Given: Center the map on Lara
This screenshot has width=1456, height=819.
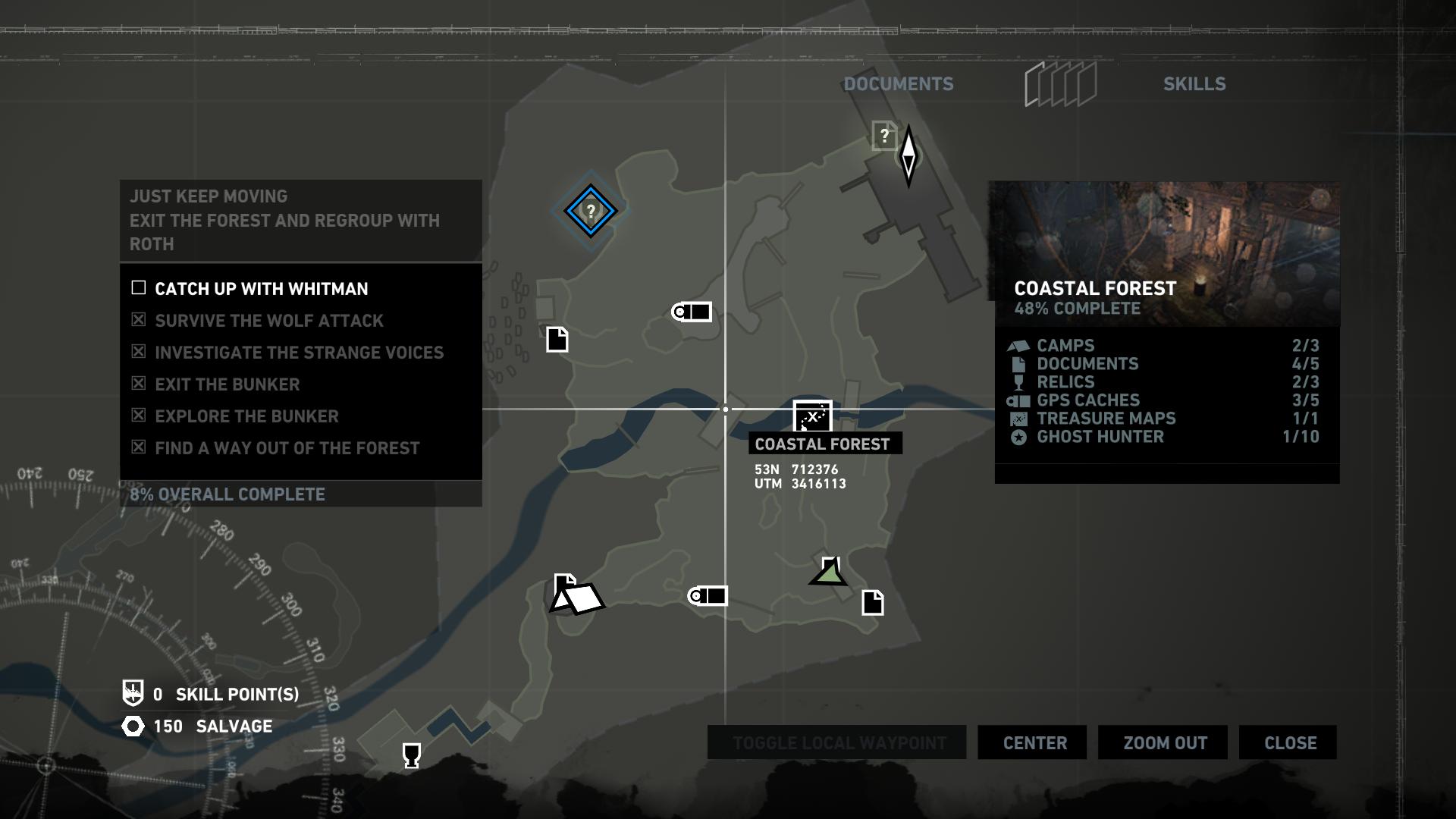Looking at the screenshot, I should pyautogui.click(x=1034, y=743).
